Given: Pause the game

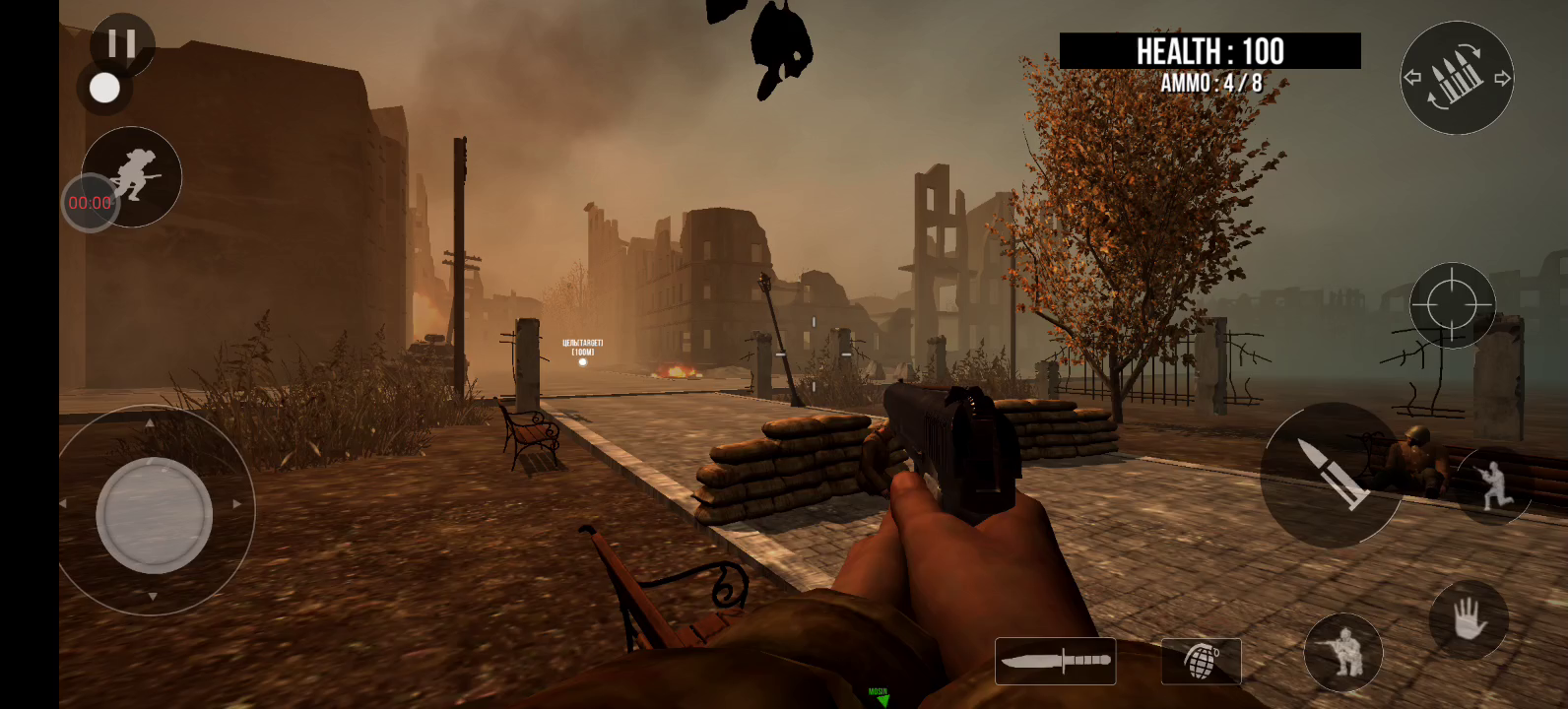Looking at the screenshot, I should click(122, 43).
